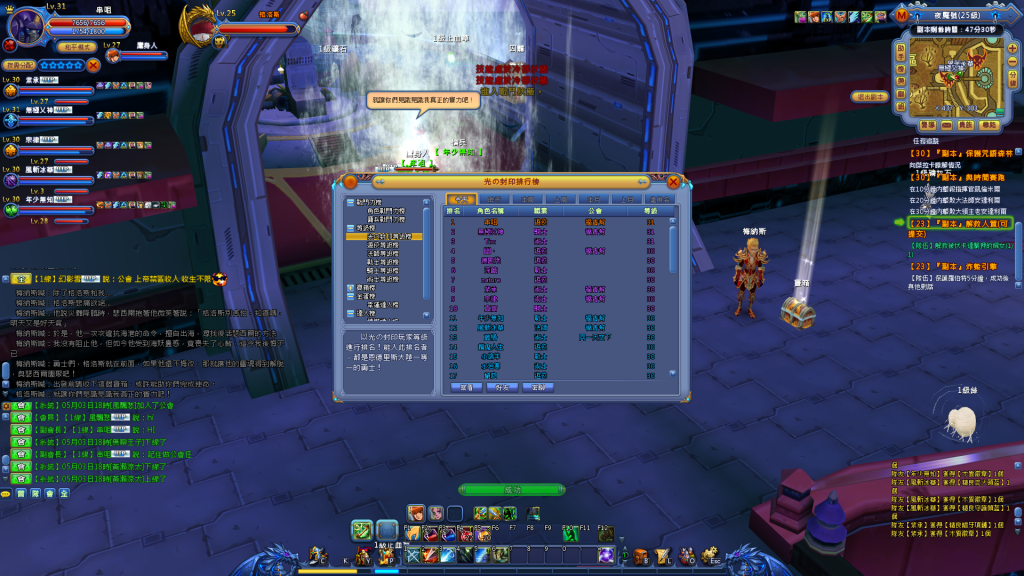1024x576 pixels.
Task: Select 角色戰鬥力榜 in the category tree
Action: click(386, 210)
